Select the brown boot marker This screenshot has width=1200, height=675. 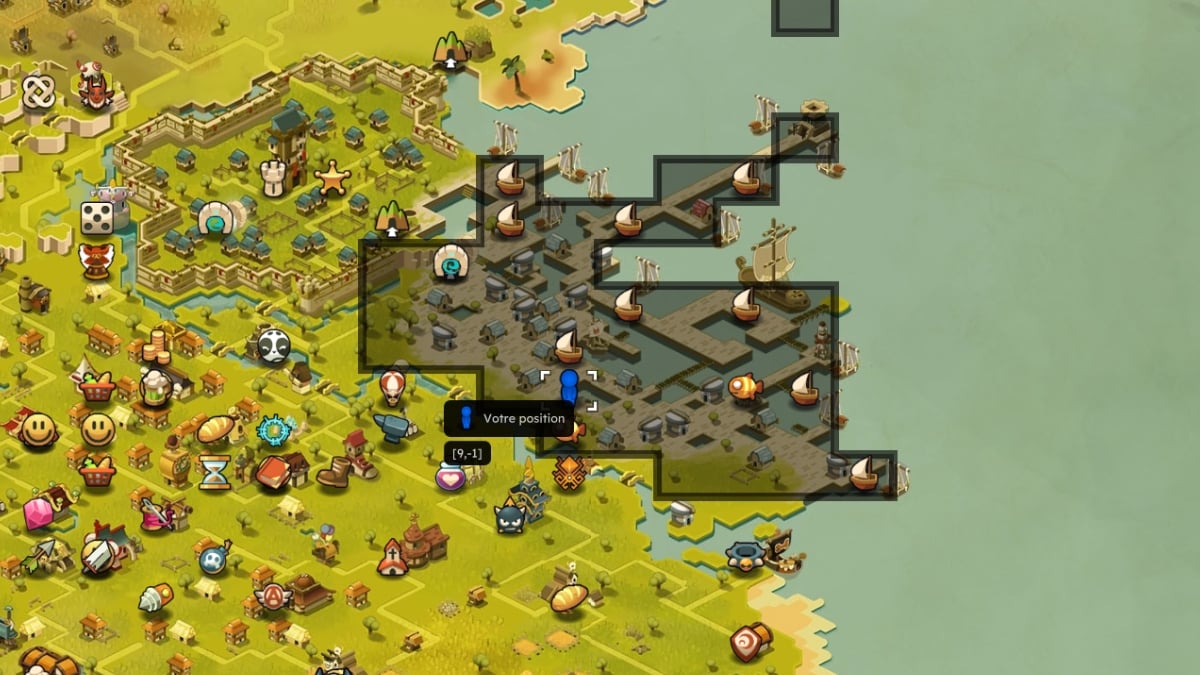(334, 471)
